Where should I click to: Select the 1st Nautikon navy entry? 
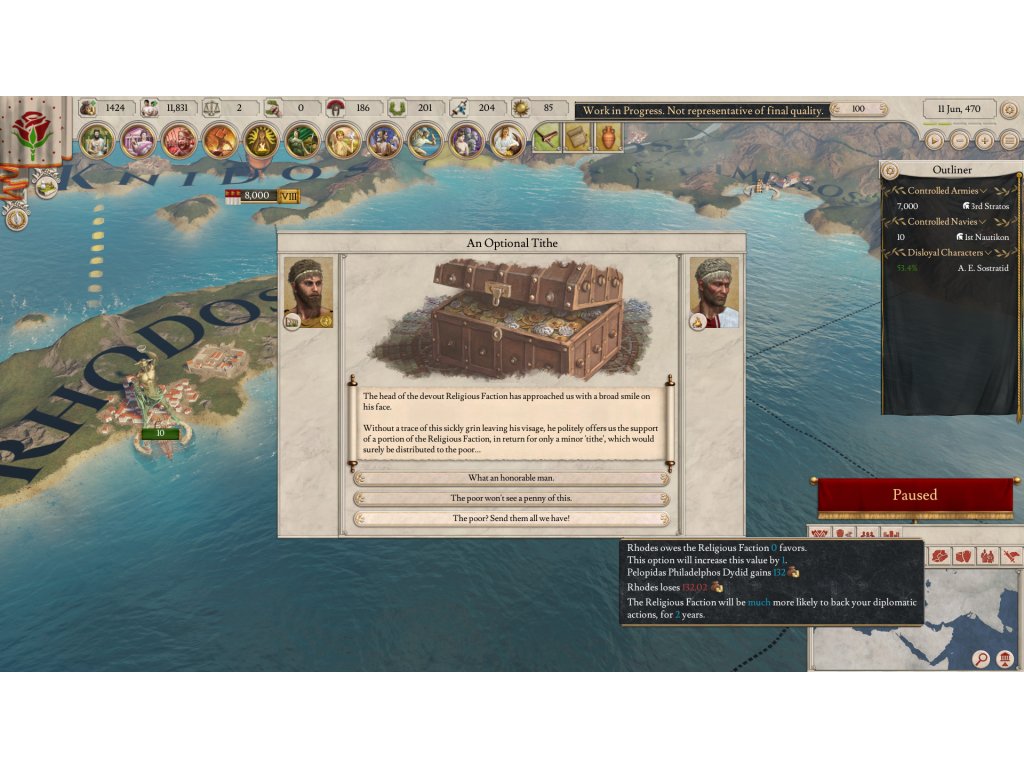(x=979, y=237)
